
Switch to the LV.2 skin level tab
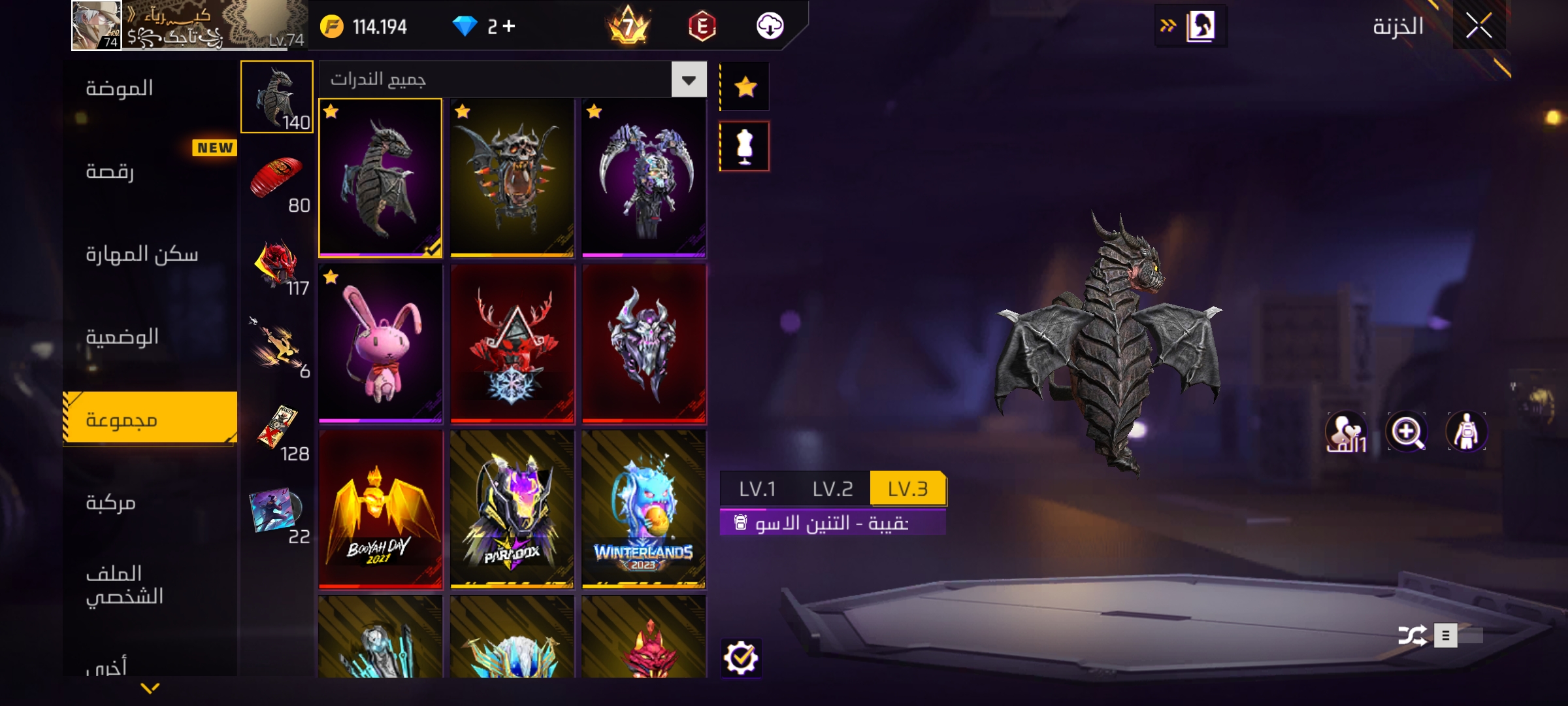(832, 489)
